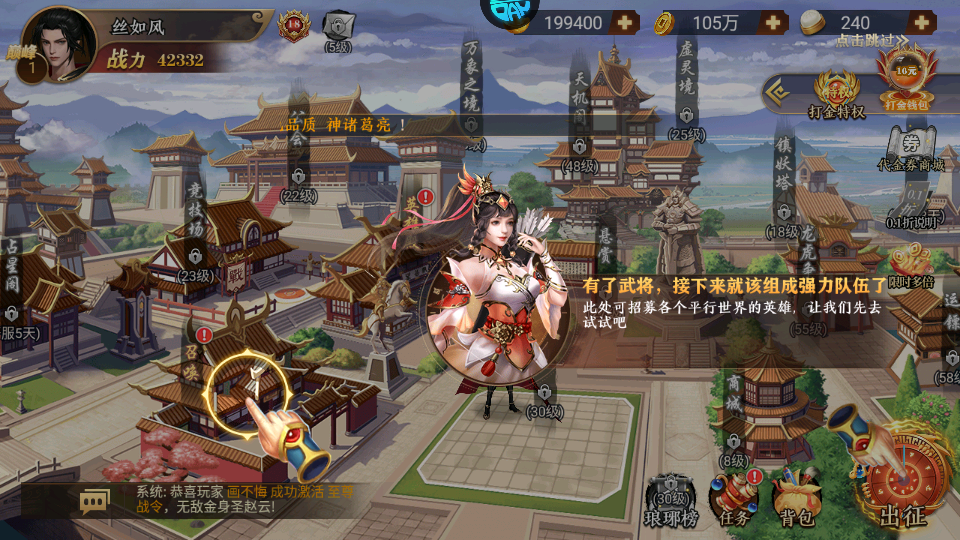
Task: Open the 背包 backpack
Action: [797, 500]
